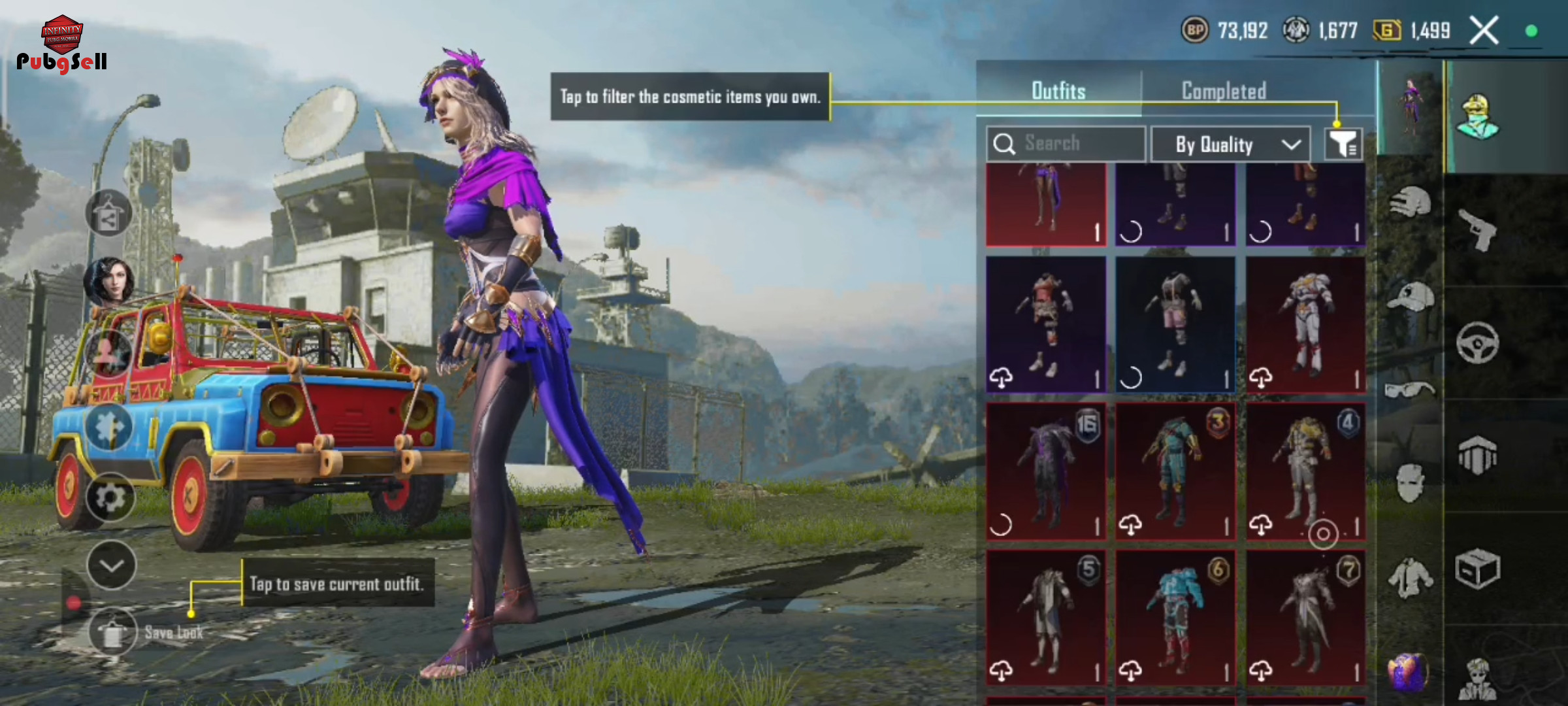The width and height of the screenshot is (1568, 706).
Task: Open the gear settings icon
Action: 110,498
